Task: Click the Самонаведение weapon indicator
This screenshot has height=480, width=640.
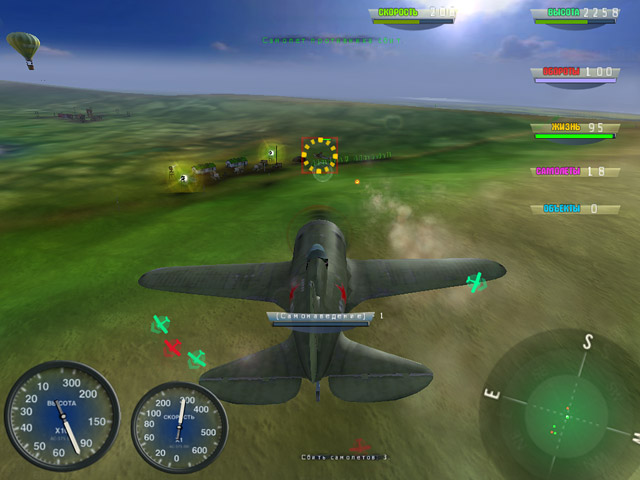Action: pyautogui.click(x=320, y=317)
